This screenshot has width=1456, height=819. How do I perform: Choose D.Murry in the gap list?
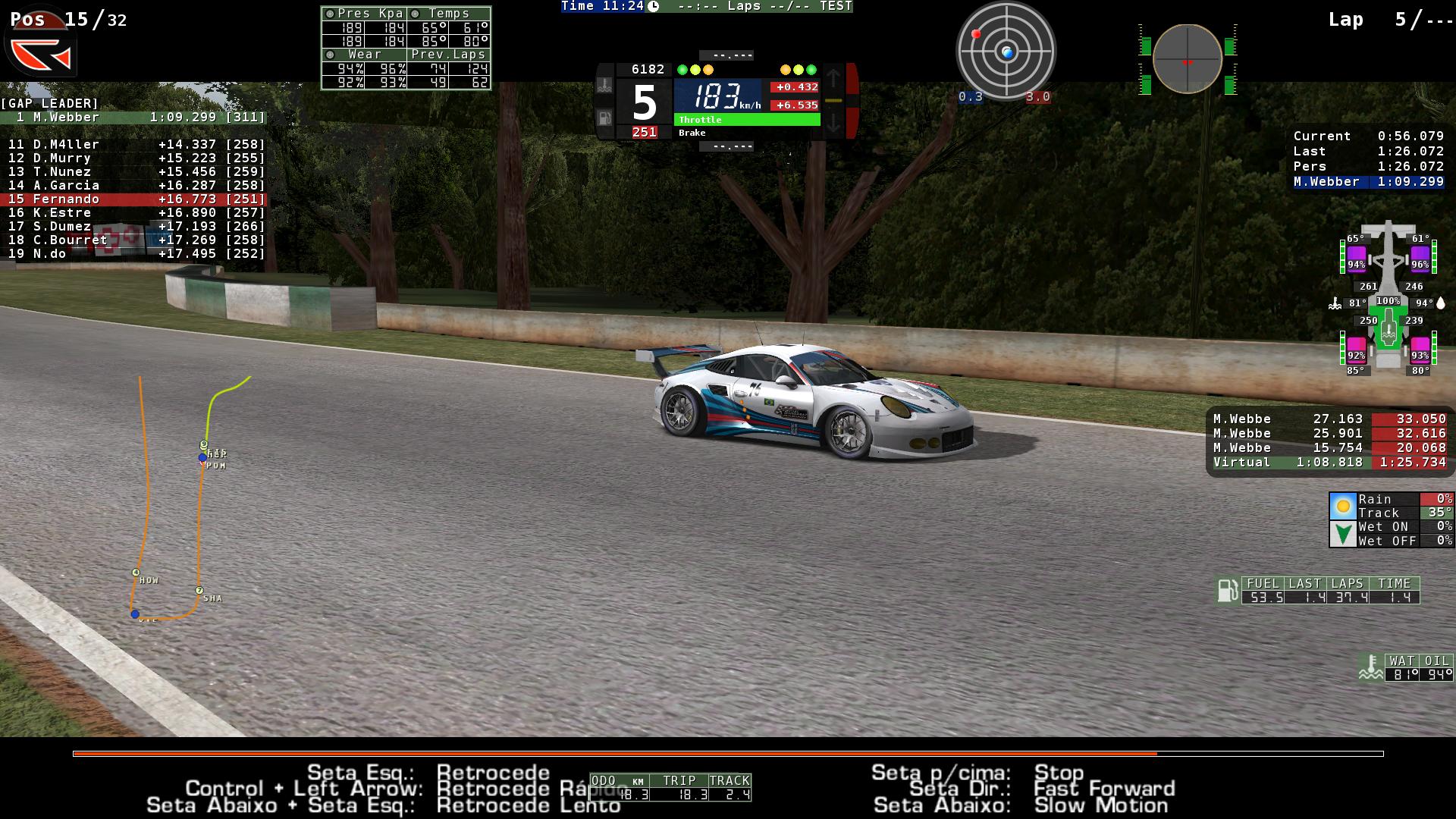[x=133, y=158]
